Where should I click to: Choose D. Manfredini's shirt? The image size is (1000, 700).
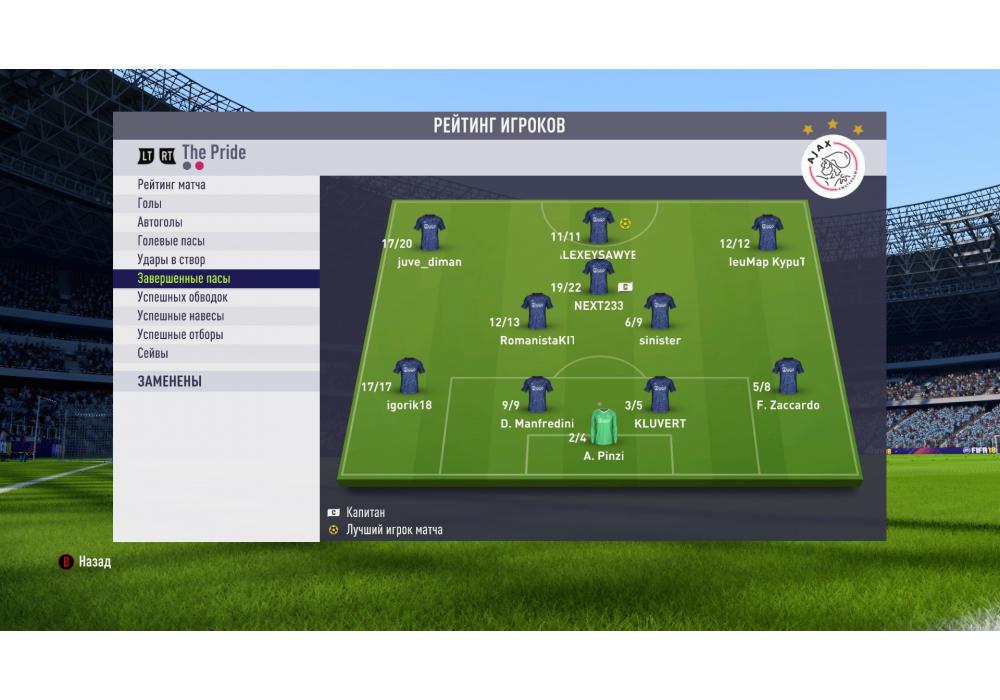click(537, 394)
